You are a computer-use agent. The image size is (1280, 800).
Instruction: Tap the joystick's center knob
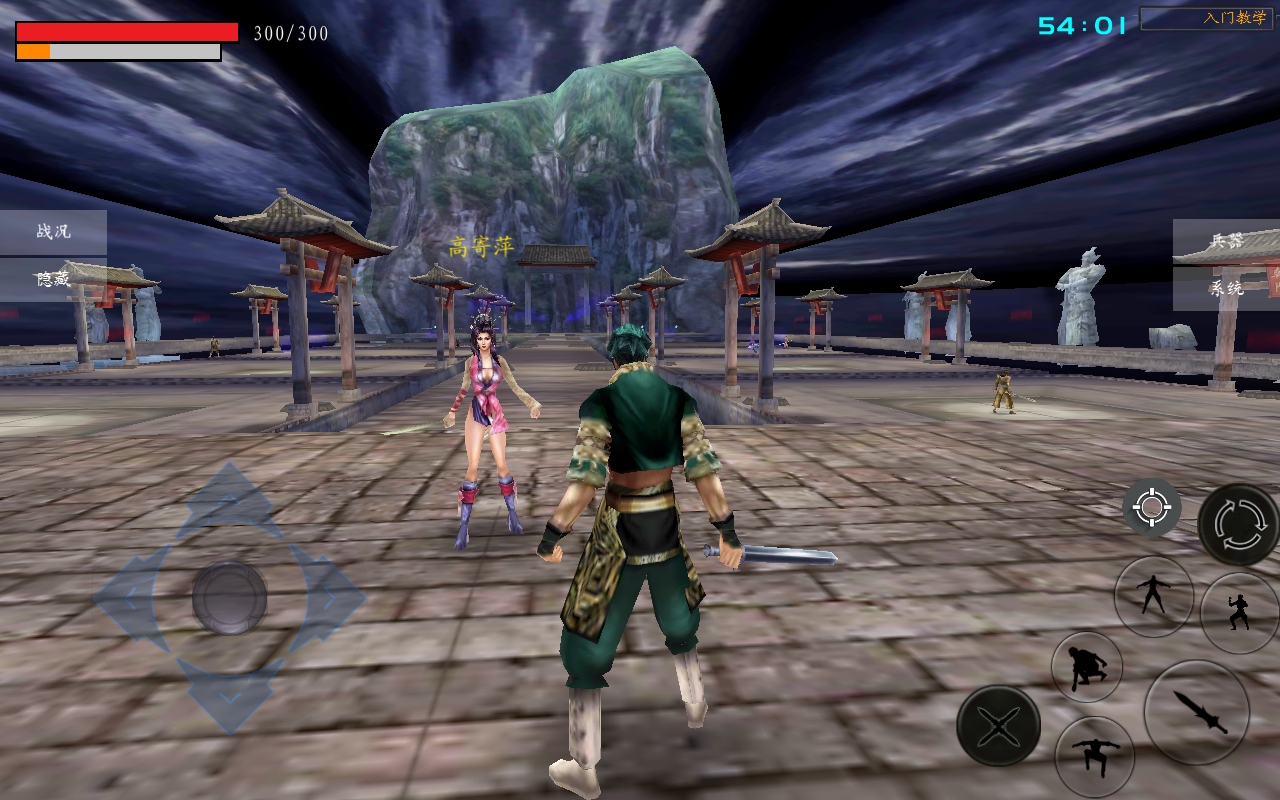229,598
